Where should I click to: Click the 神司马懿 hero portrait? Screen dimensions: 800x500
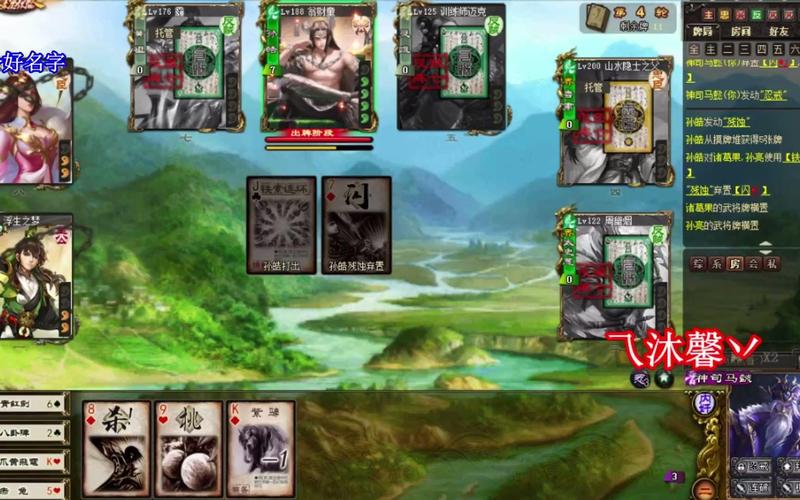[765, 420]
